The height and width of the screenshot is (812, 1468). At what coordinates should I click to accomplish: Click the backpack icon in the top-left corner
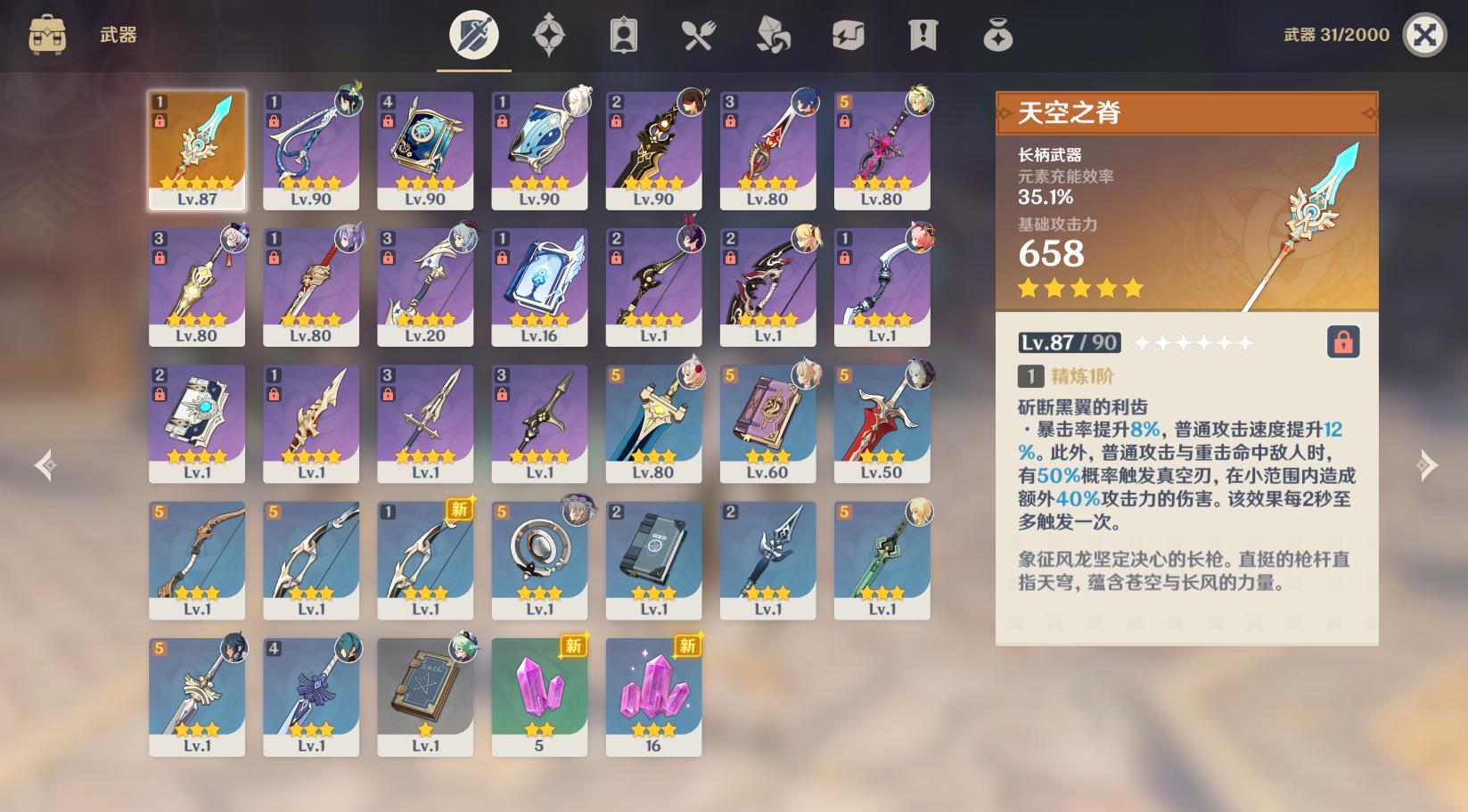click(x=46, y=34)
